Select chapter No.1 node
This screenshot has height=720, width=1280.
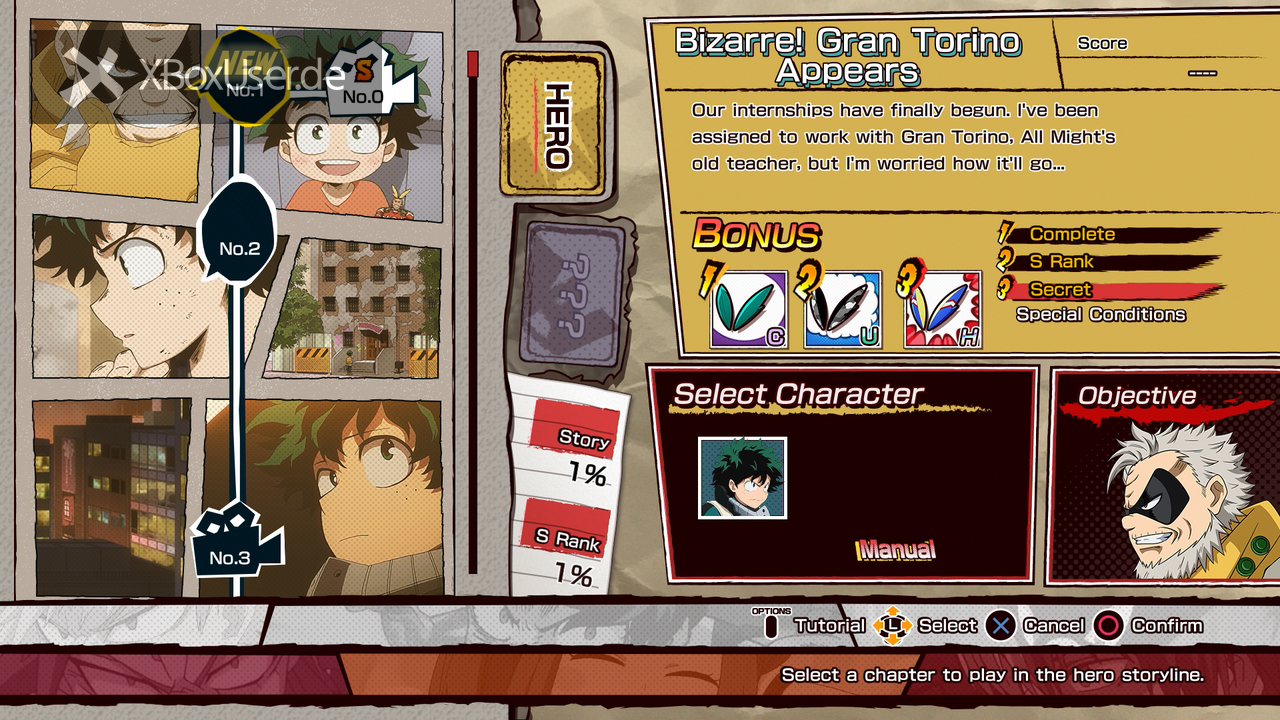pos(243,85)
